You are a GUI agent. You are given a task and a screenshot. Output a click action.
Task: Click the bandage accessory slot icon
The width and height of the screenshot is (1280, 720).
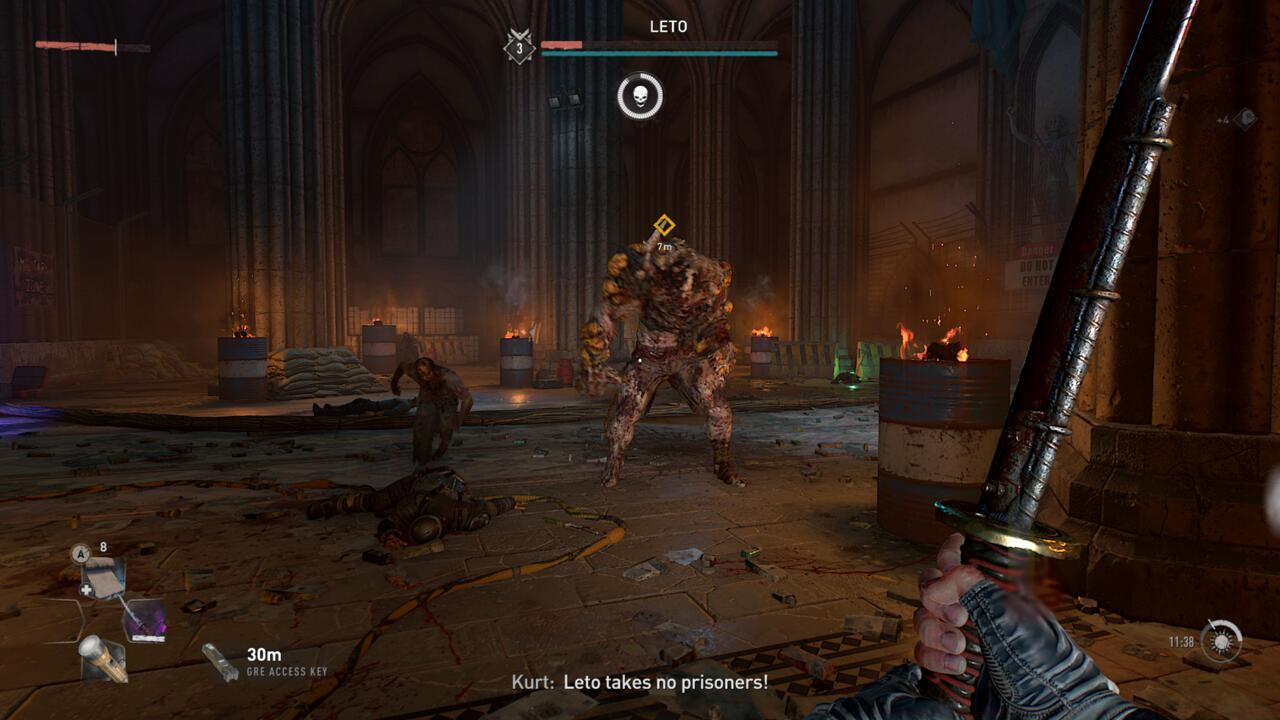[104, 578]
